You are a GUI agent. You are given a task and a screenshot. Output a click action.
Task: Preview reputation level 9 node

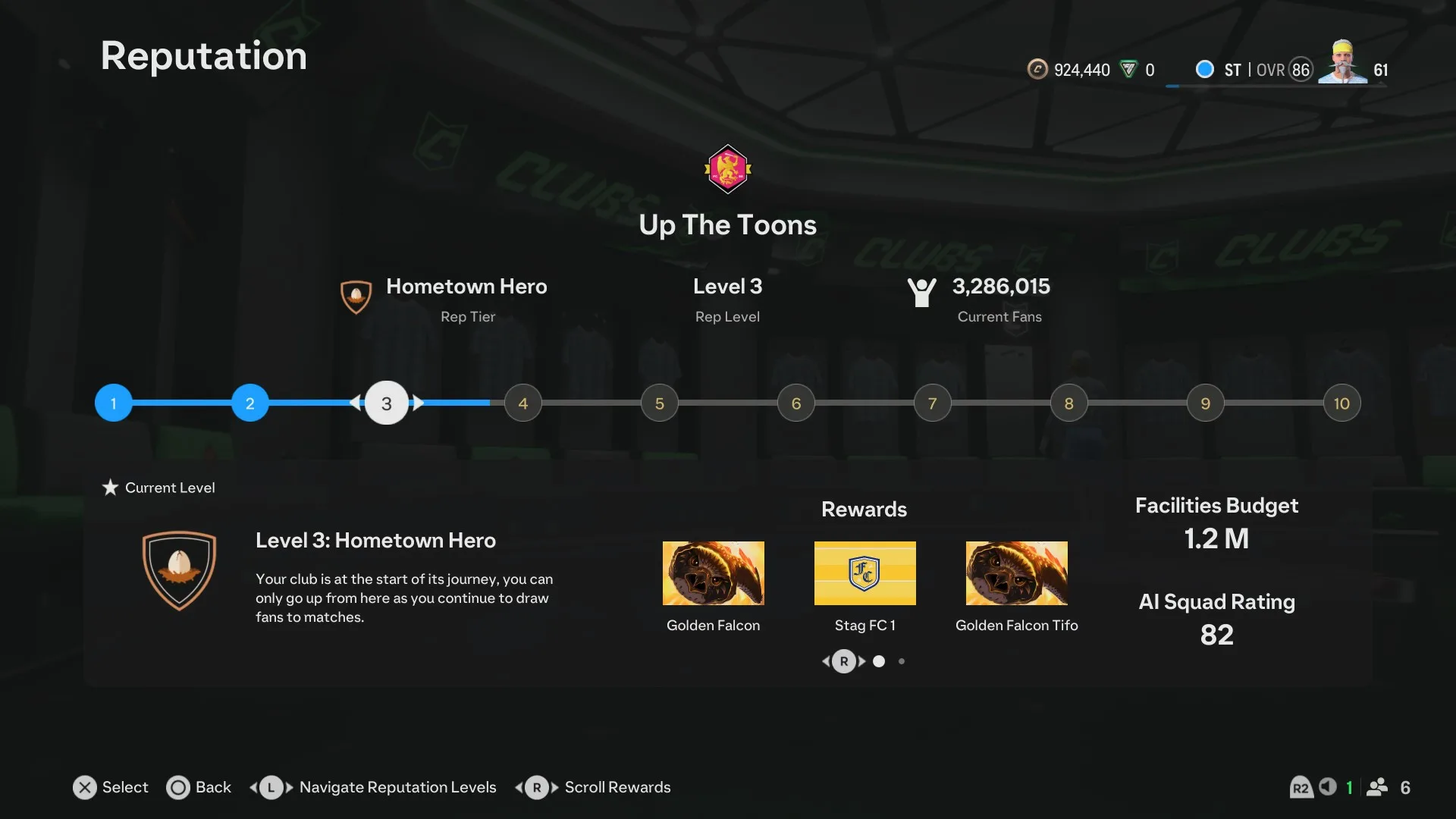point(1206,403)
